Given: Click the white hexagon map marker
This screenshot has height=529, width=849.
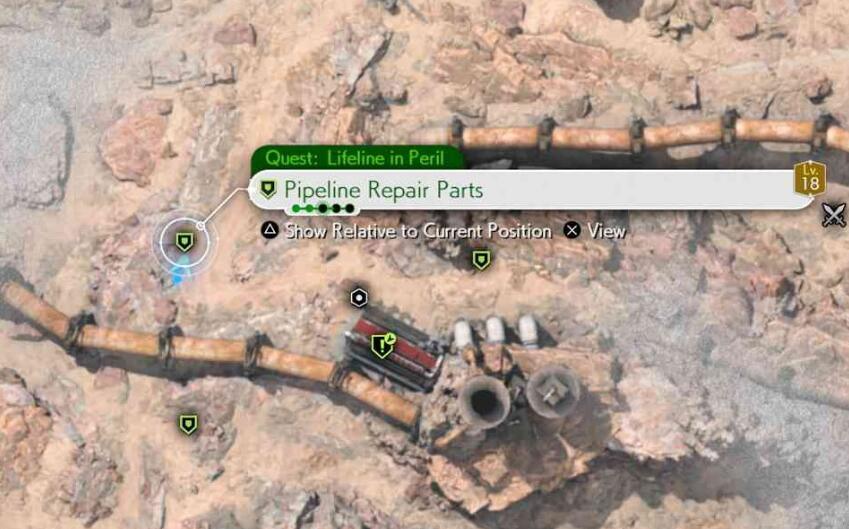Looking at the screenshot, I should tap(359, 297).
